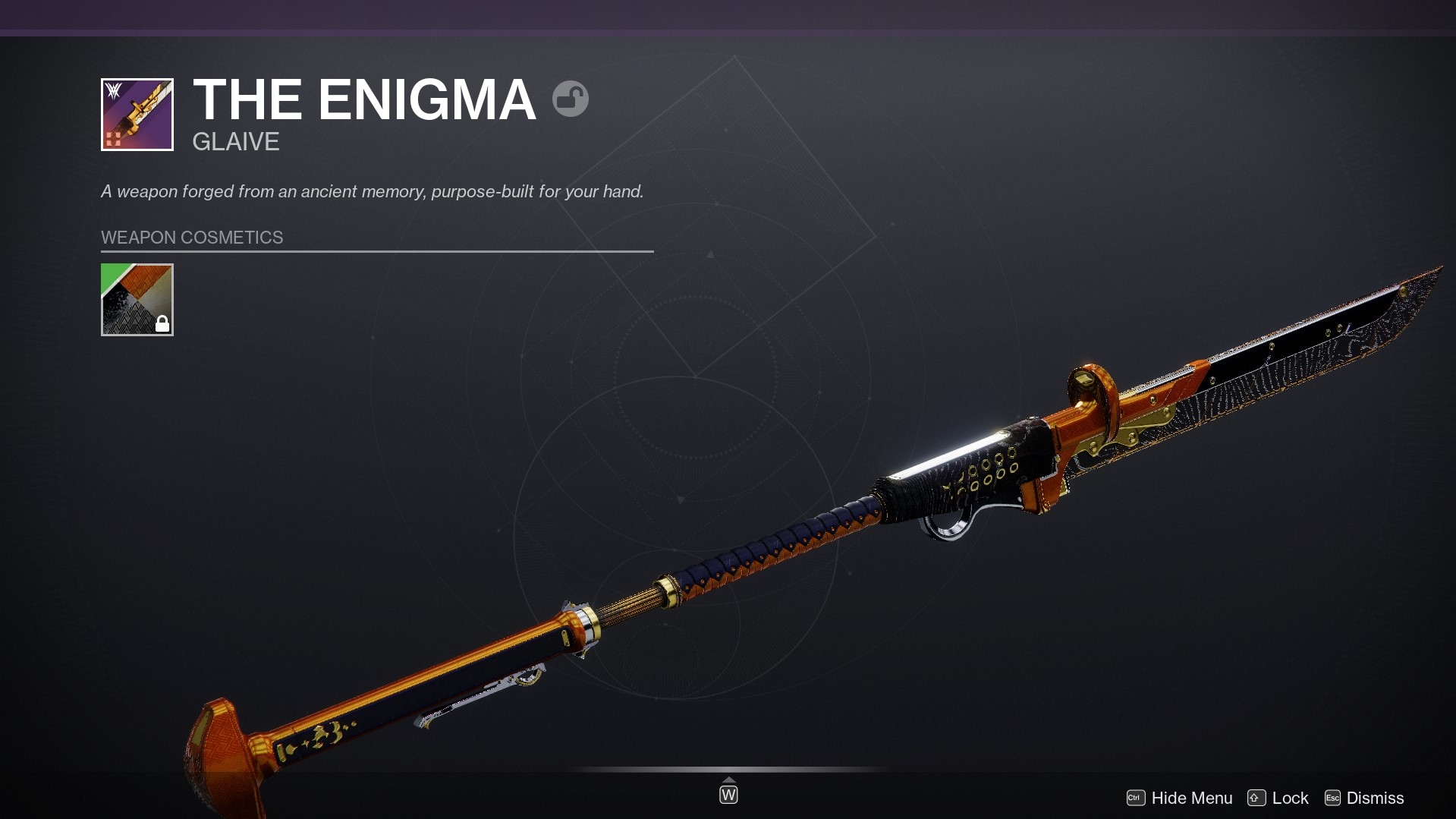Hide the menu via Hide Menu
This screenshot has height=819, width=1456.
click(x=1180, y=798)
